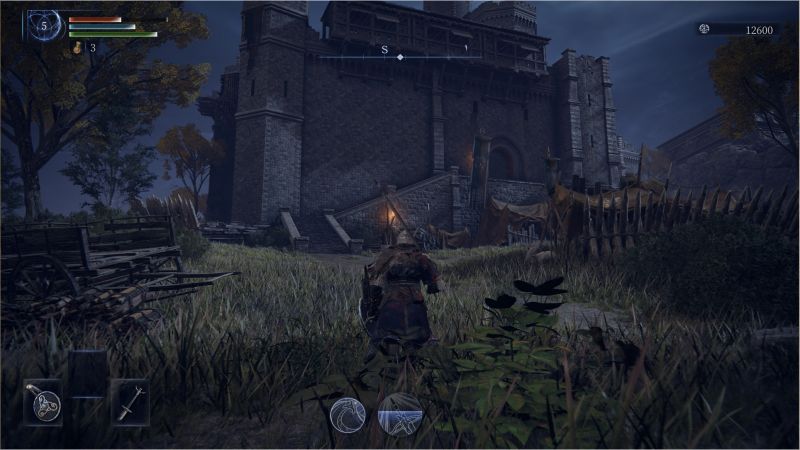This screenshot has height=450, width=800.
Task: Select the round shield equipment slot
Action: pyautogui.click(x=43, y=403)
